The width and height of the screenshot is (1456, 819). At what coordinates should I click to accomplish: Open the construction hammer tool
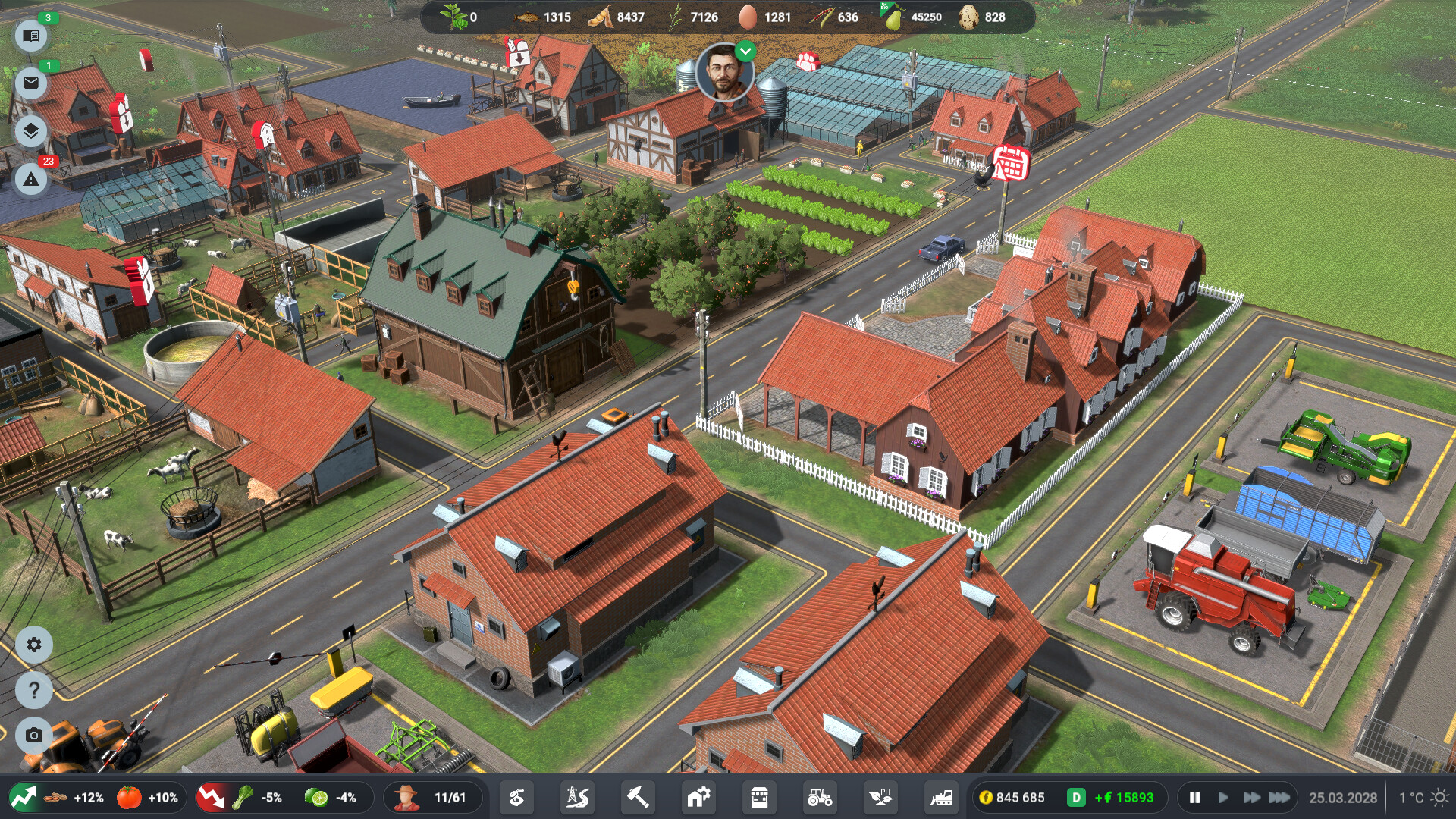pos(636,798)
